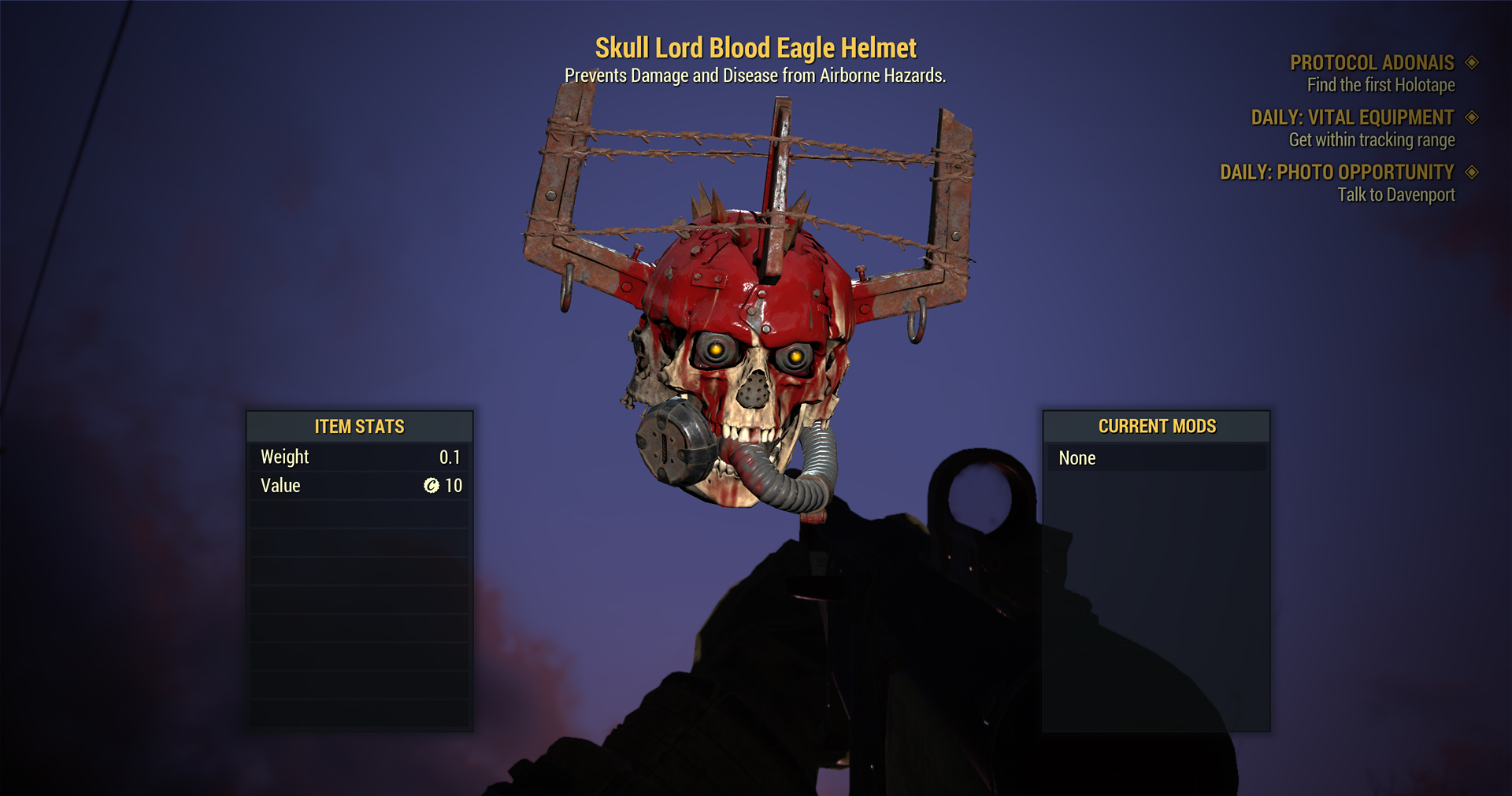Click the Value row showing 10 caps
1512x796 pixels.
coord(359,486)
